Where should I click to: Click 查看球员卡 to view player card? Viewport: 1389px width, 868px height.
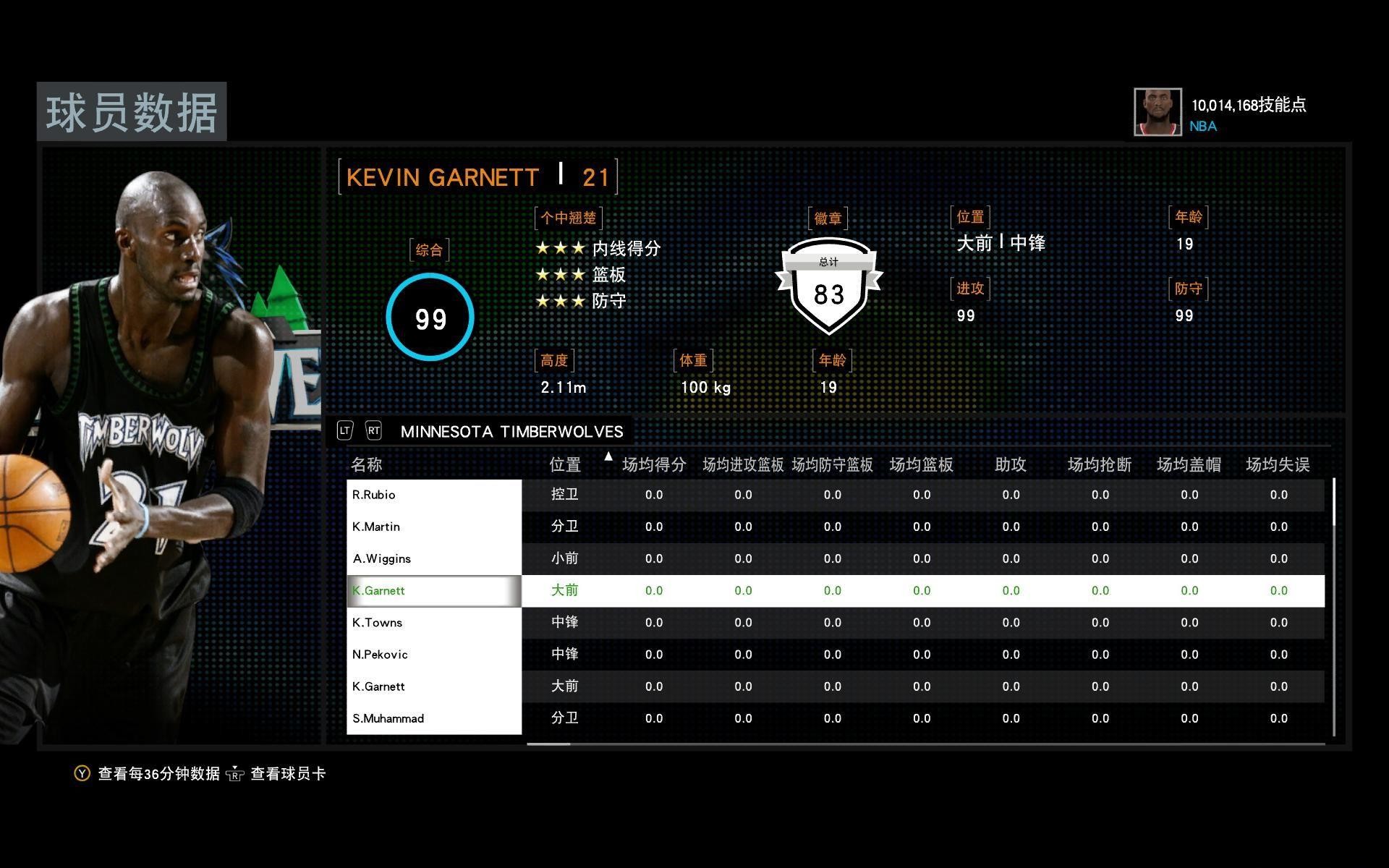pyautogui.click(x=287, y=773)
